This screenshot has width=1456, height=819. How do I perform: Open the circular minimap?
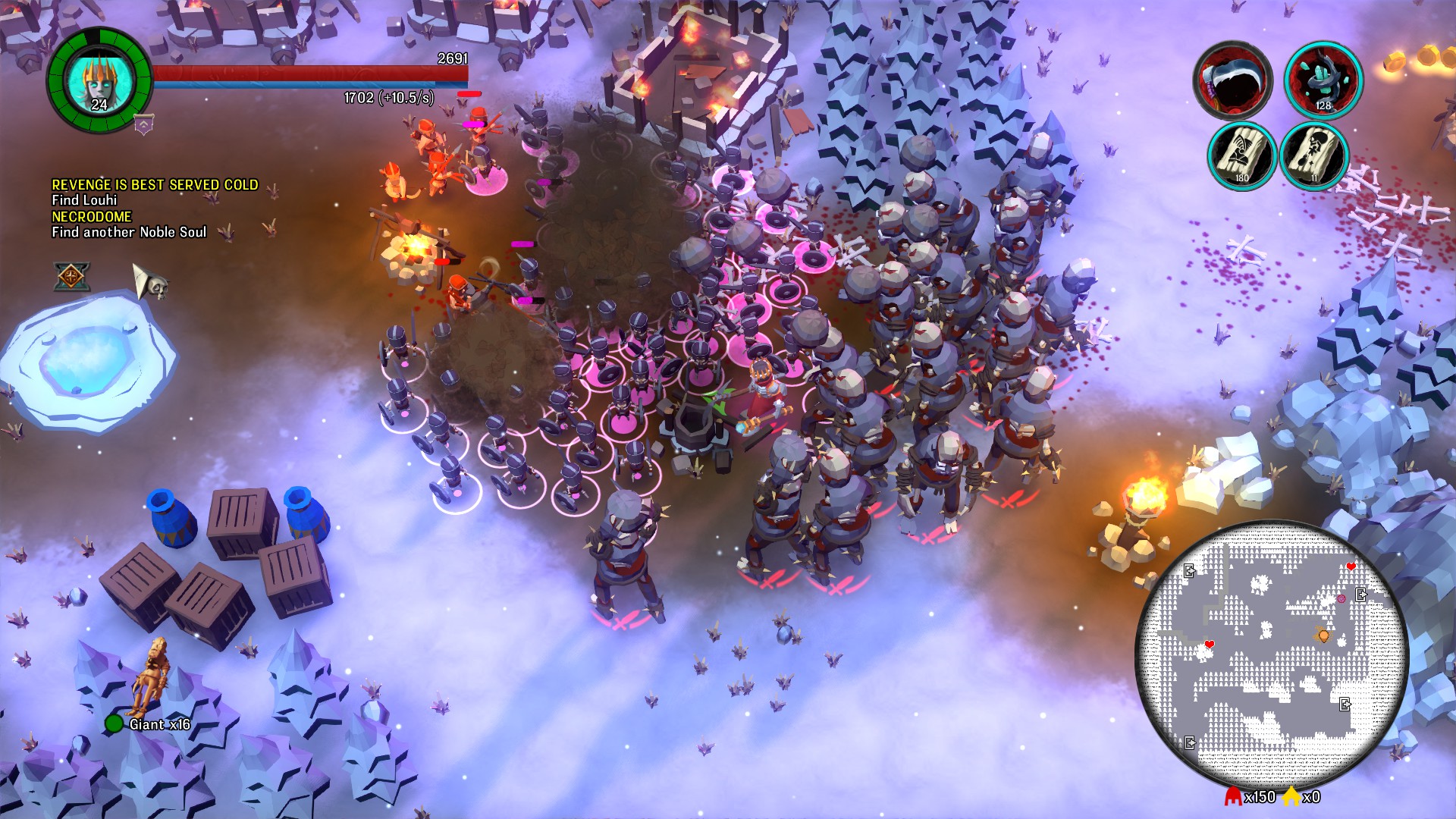coord(1270,657)
